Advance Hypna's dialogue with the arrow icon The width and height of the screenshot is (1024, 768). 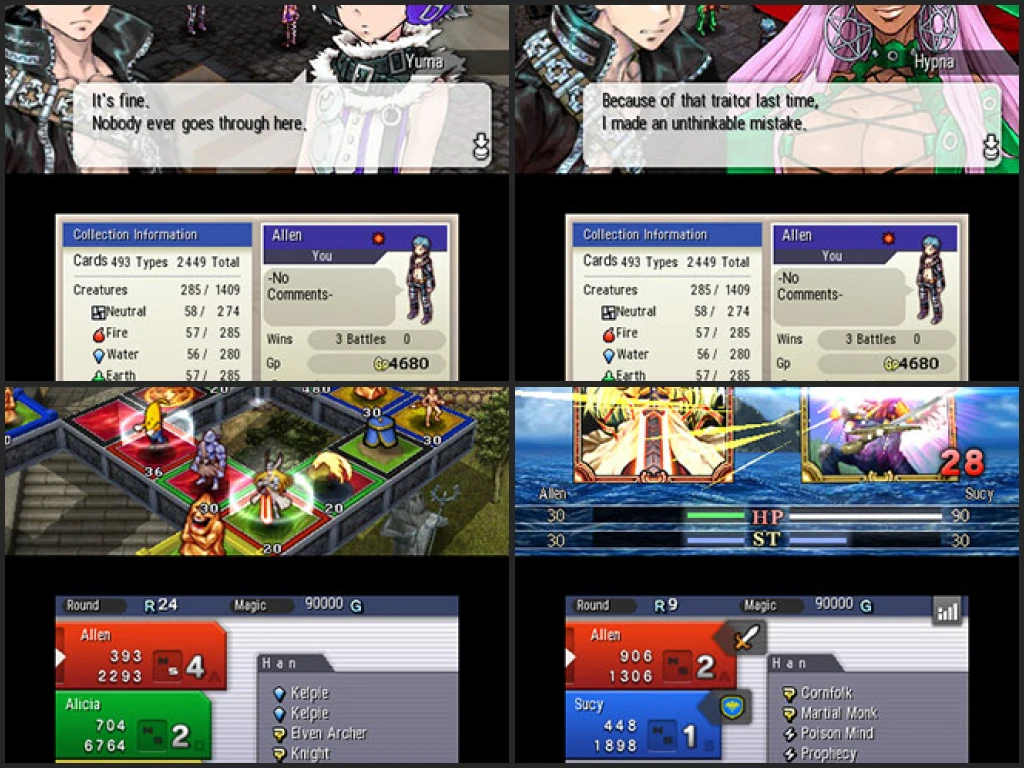coord(991,148)
